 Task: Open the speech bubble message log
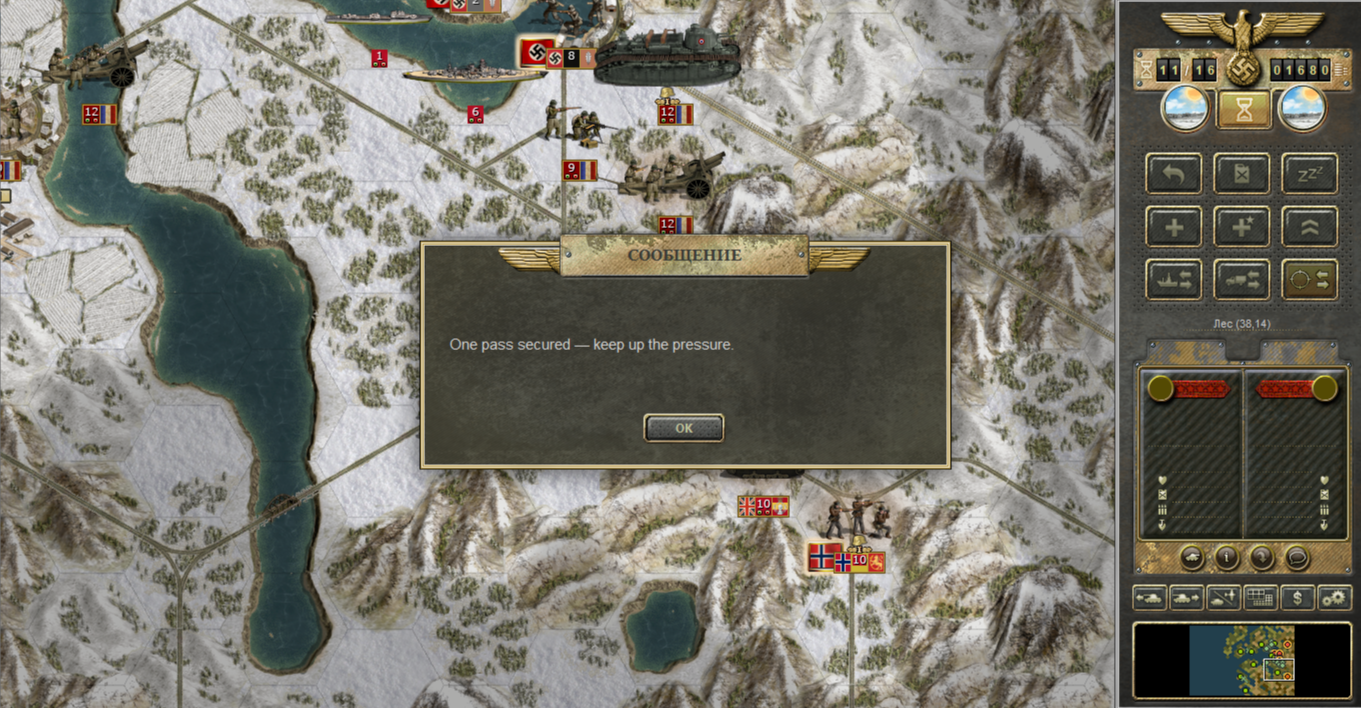point(1297,557)
